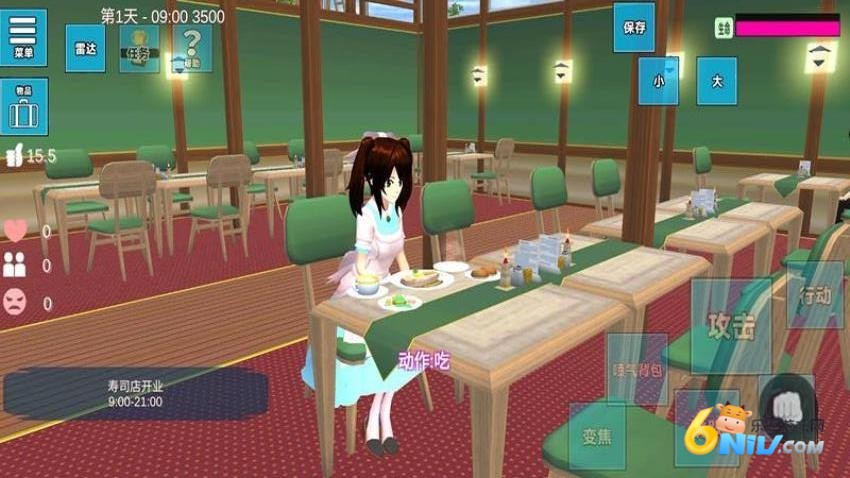Tap the 行动 action button
The image size is (850, 478).
[x=815, y=295]
